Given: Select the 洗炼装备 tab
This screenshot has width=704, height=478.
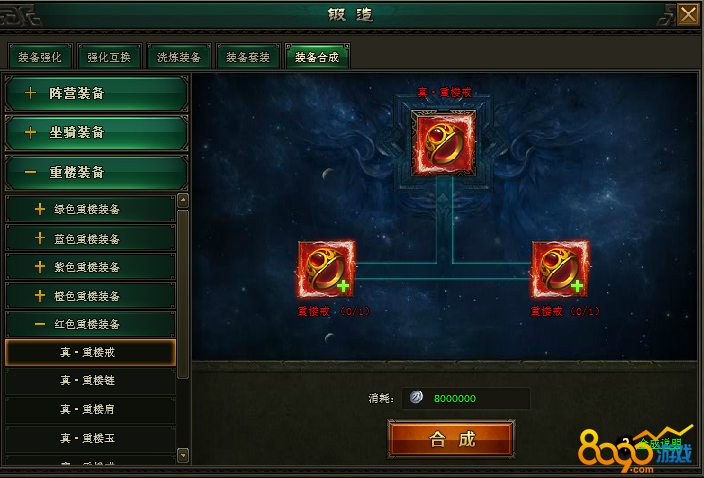Looking at the screenshot, I should click(x=178, y=57).
